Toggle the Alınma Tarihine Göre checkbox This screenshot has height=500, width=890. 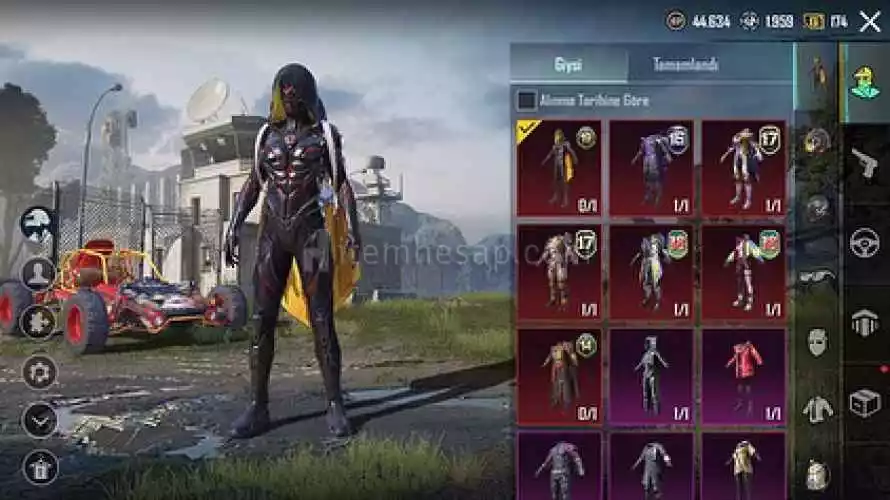point(526,100)
